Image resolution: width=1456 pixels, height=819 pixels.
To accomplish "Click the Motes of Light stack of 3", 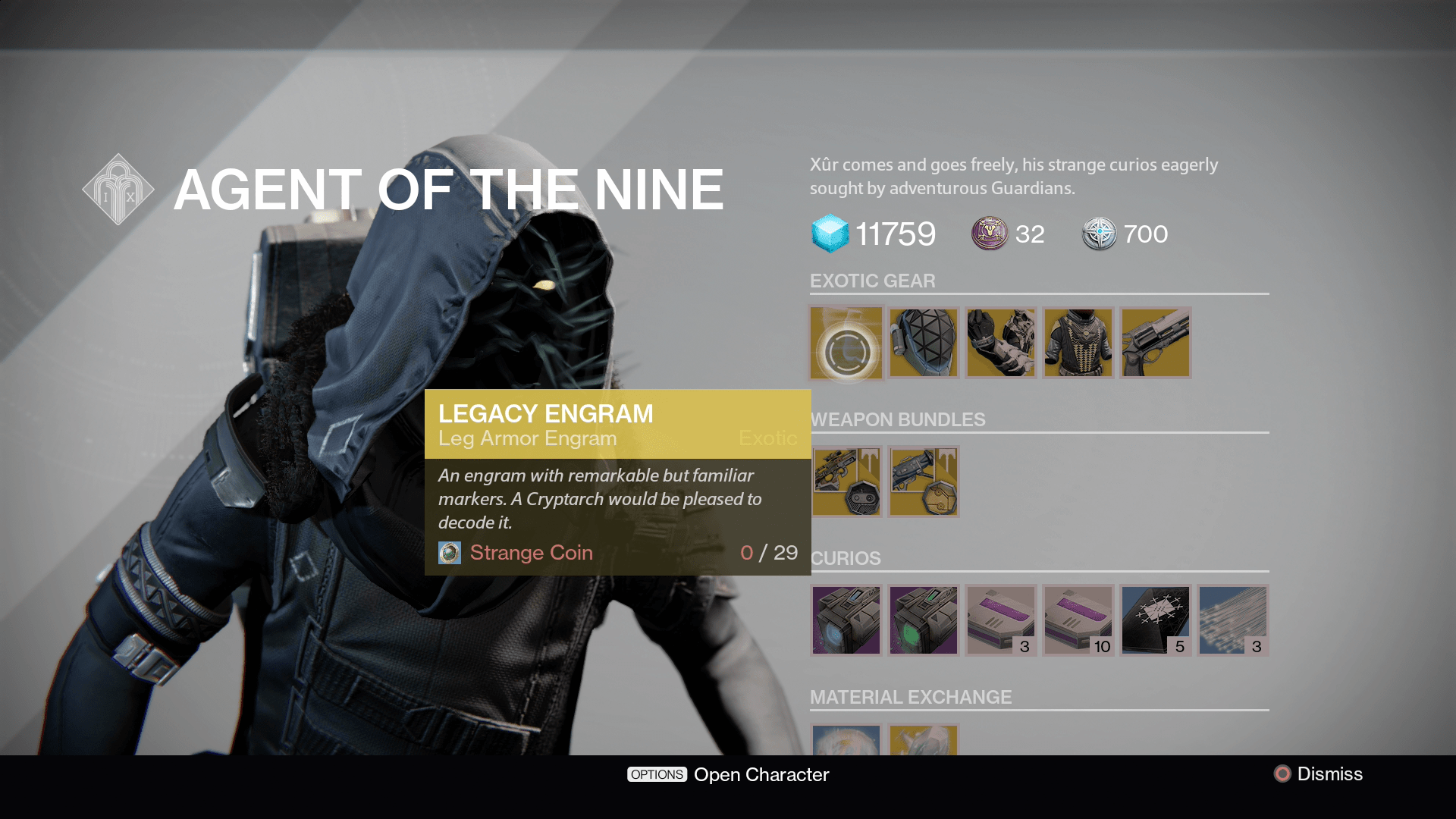I will (x=1234, y=620).
